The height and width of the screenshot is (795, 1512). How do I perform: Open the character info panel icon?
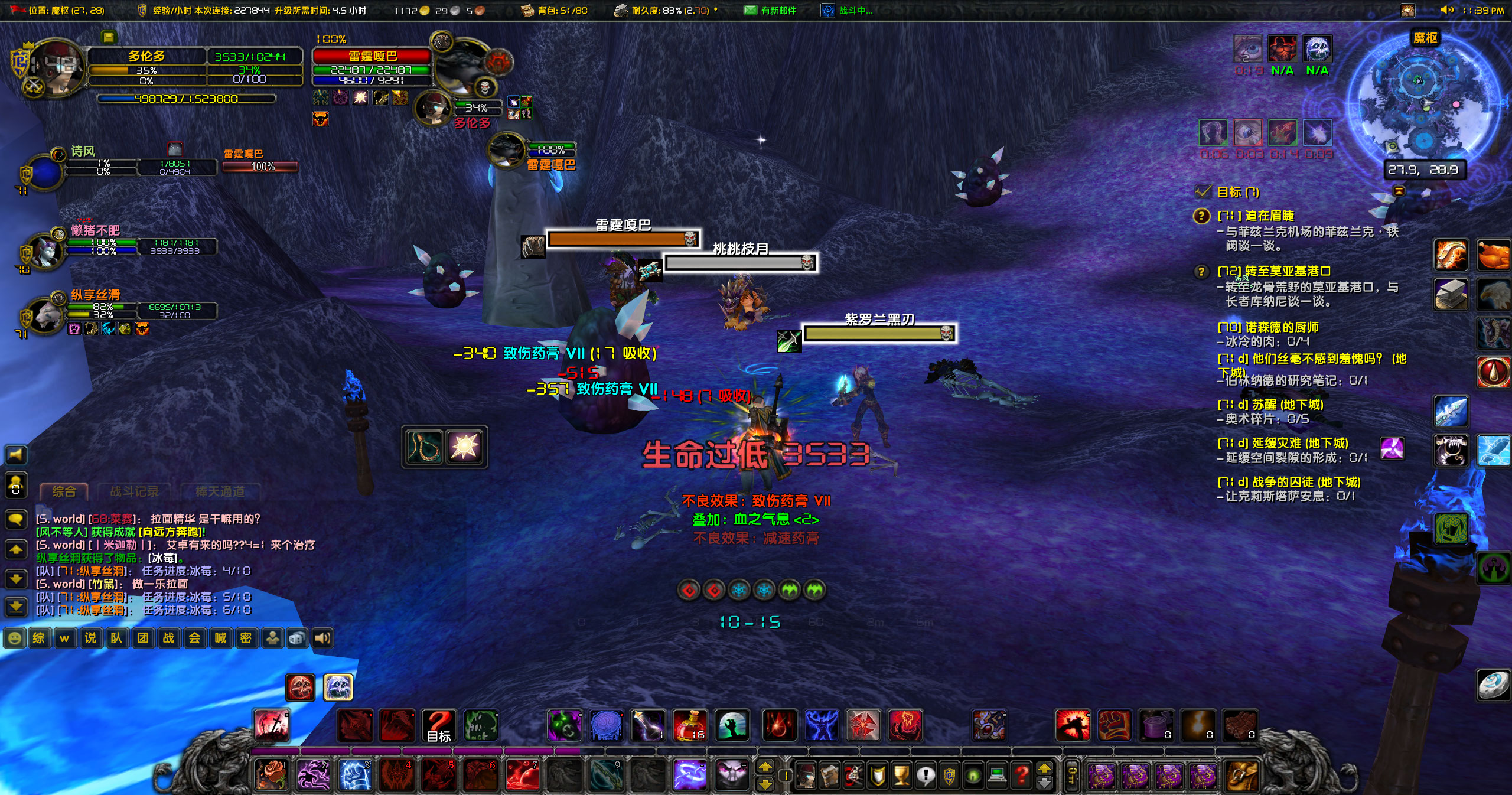click(x=806, y=774)
